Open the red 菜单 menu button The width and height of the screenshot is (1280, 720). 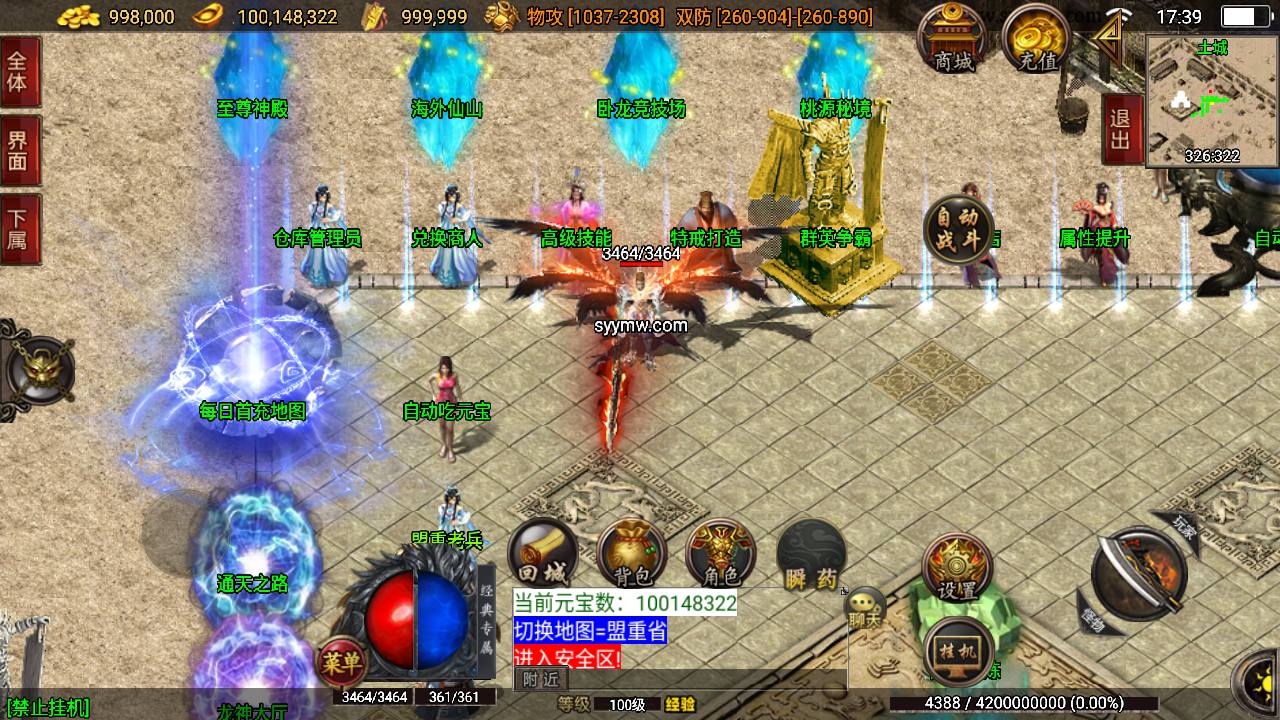(341, 661)
